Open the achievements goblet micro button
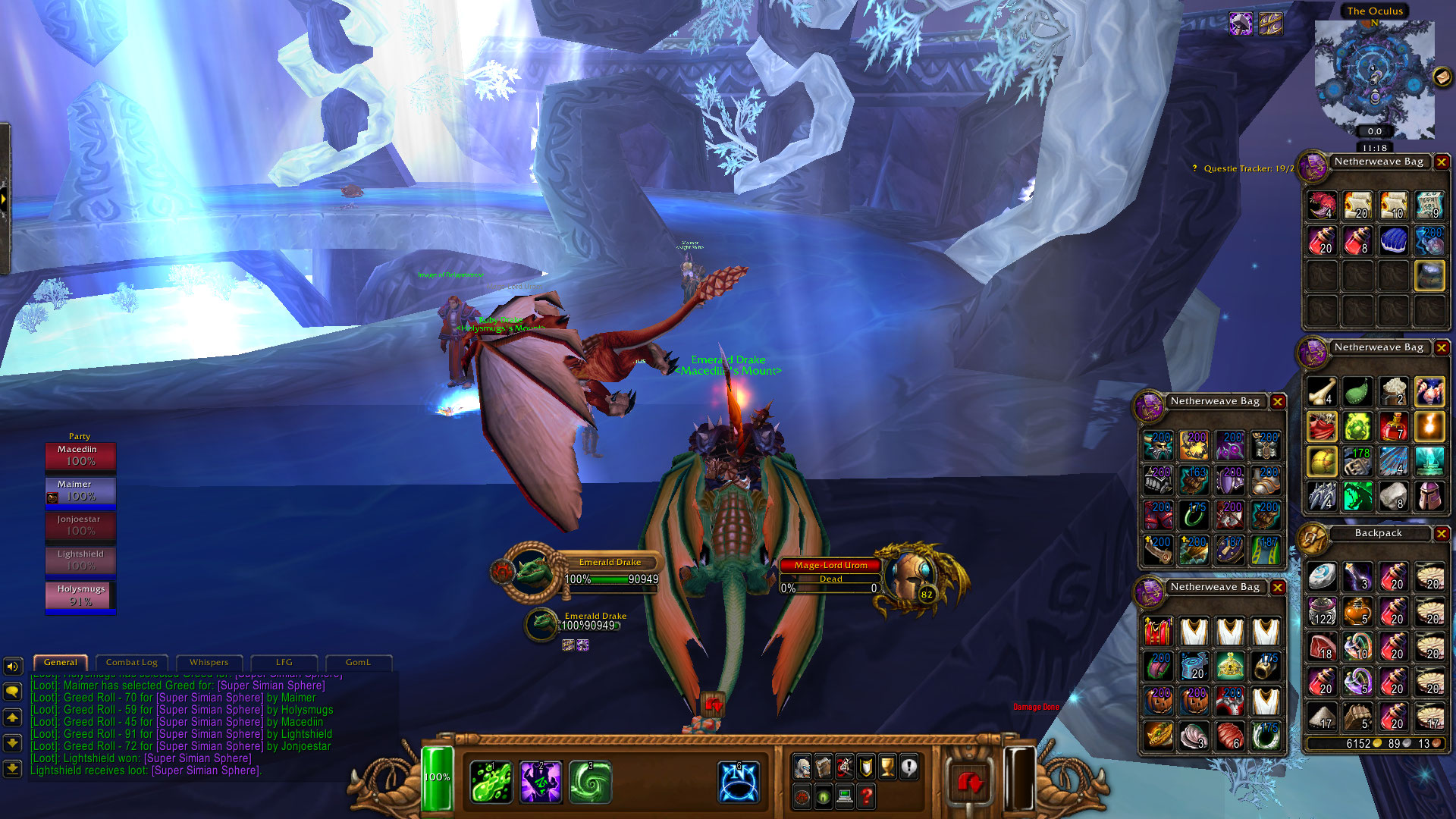This screenshot has height=819, width=1456. pos(887,768)
